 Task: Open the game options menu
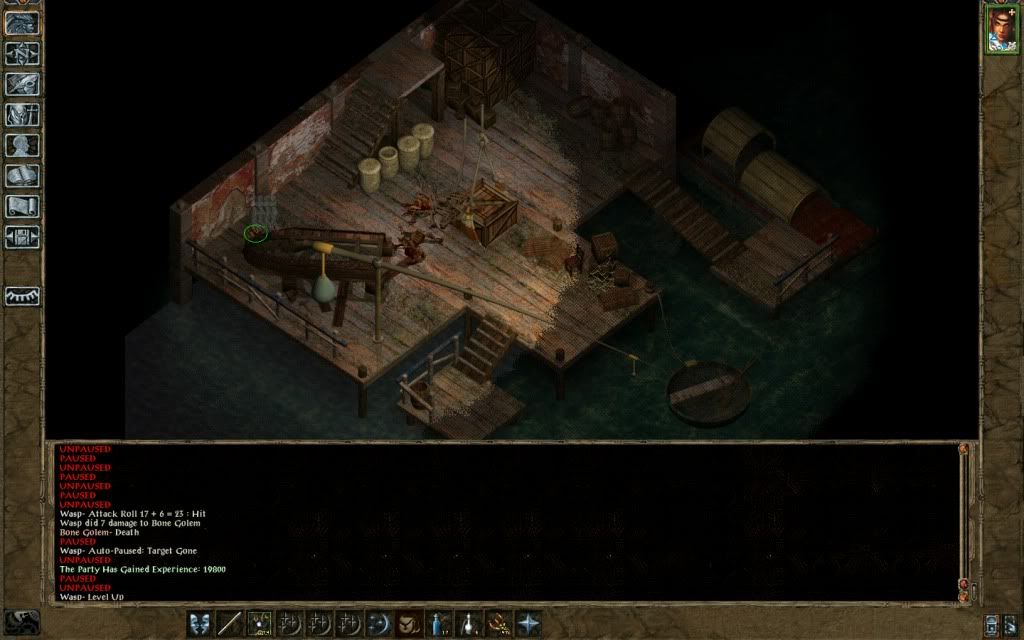tap(22, 238)
